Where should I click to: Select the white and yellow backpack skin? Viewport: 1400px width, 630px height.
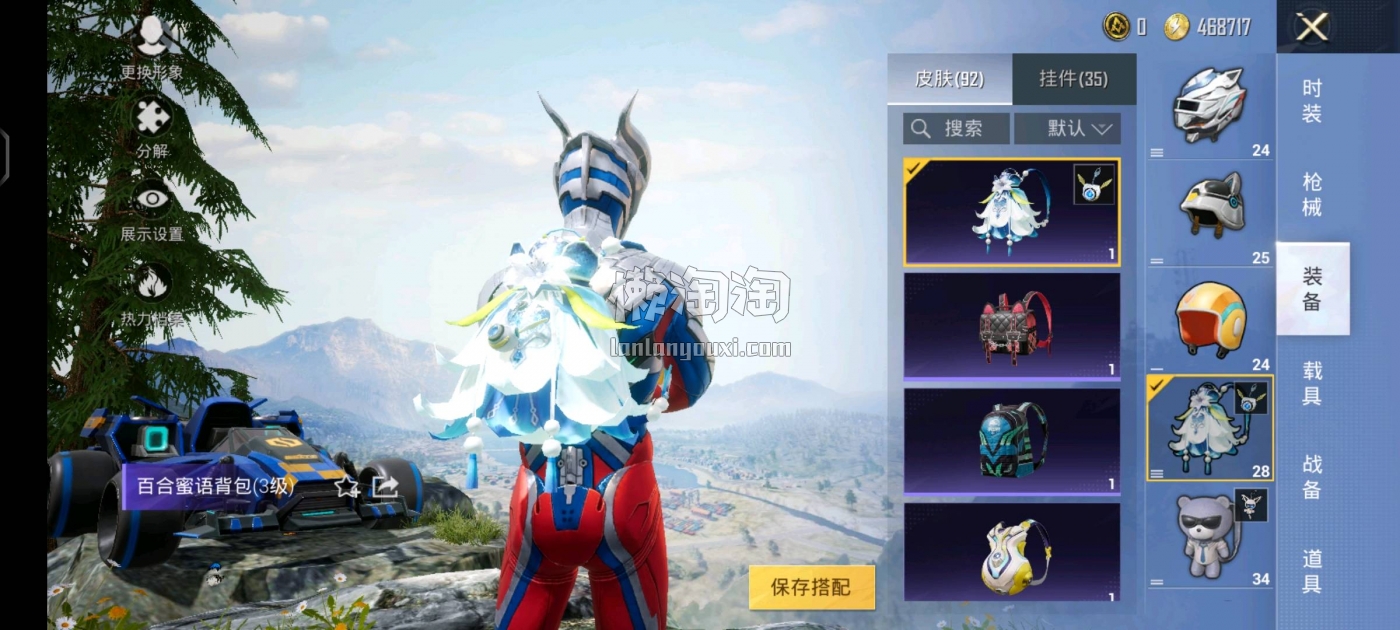(x=1011, y=551)
